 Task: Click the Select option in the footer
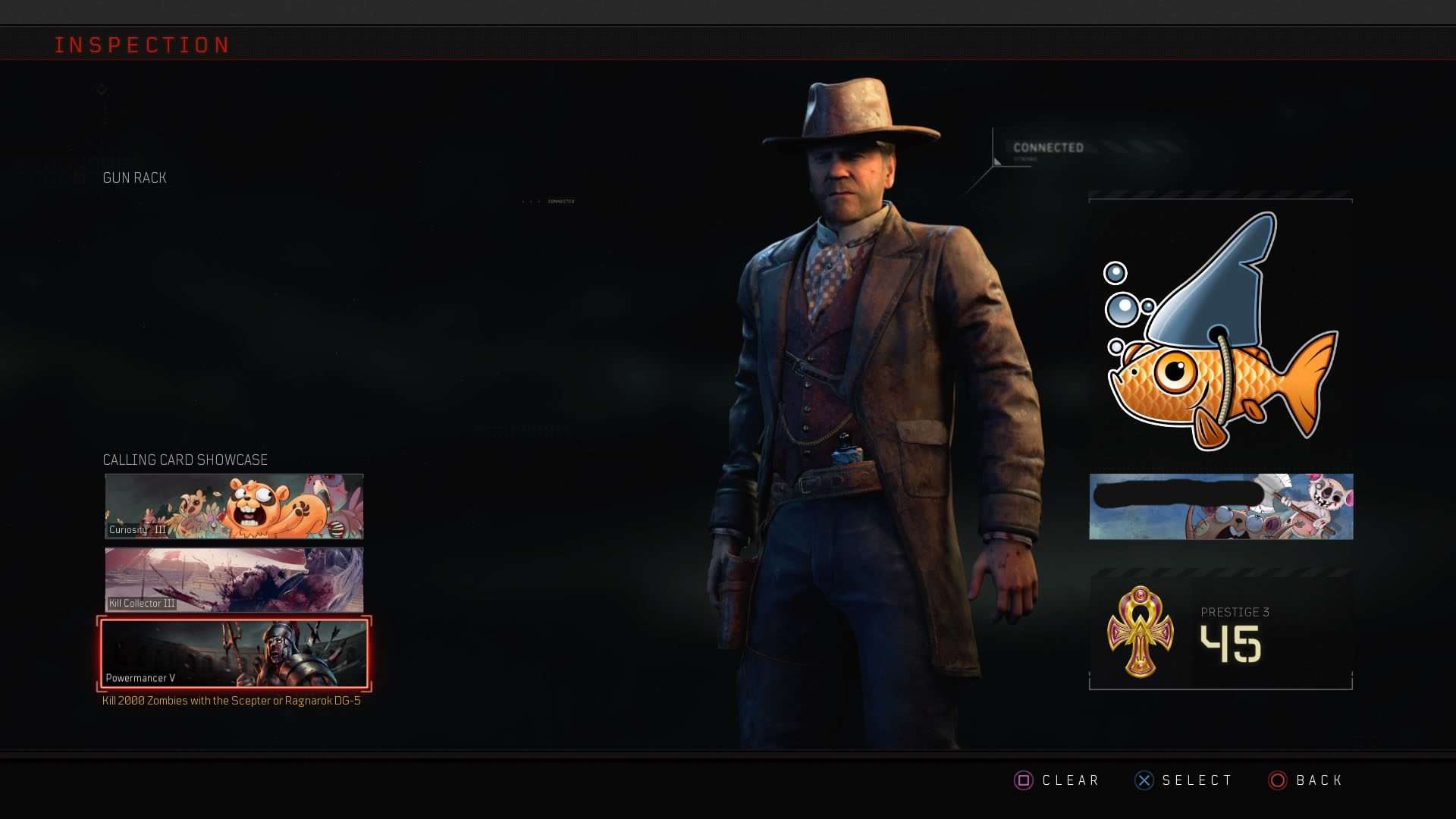(x=1184, y=780)
